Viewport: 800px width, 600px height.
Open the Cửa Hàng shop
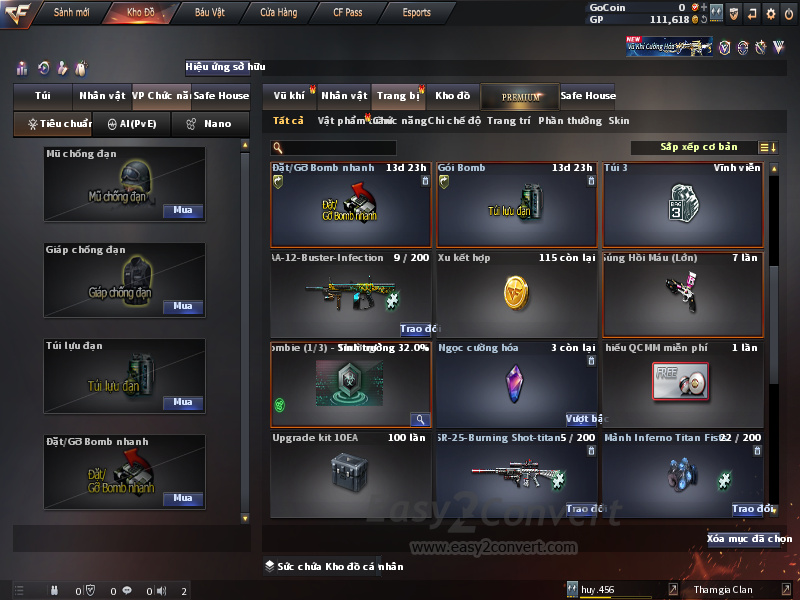pos(278,13)
